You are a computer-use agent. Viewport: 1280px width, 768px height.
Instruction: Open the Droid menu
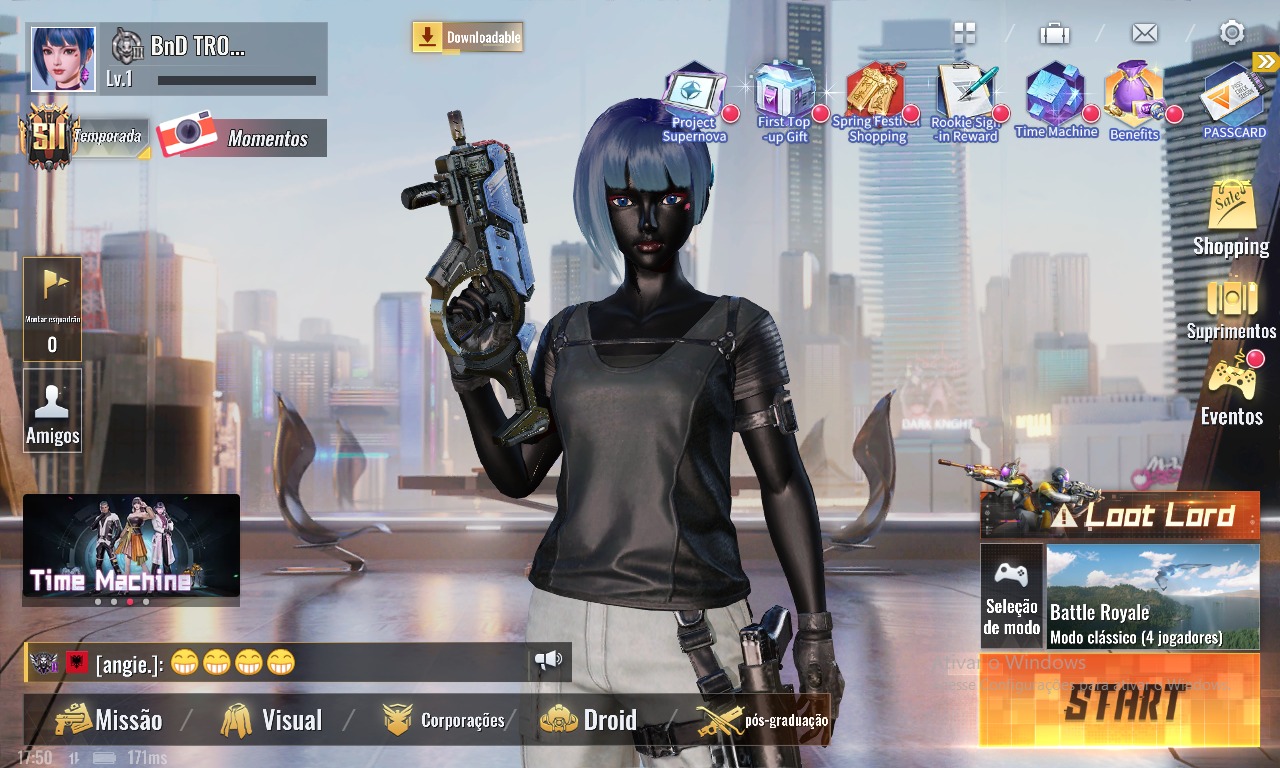pos(589,720)
